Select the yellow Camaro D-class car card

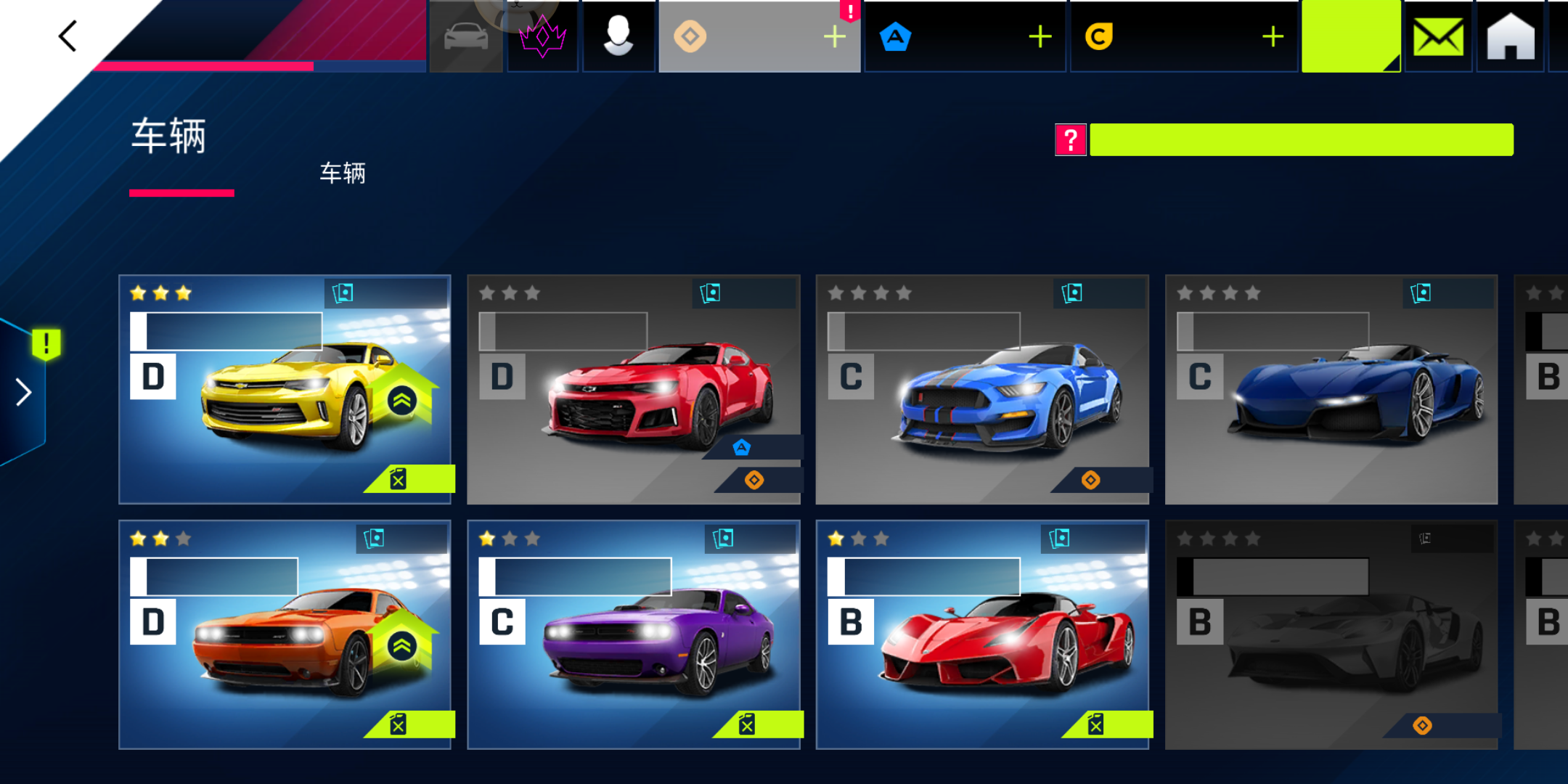point(285,389)
